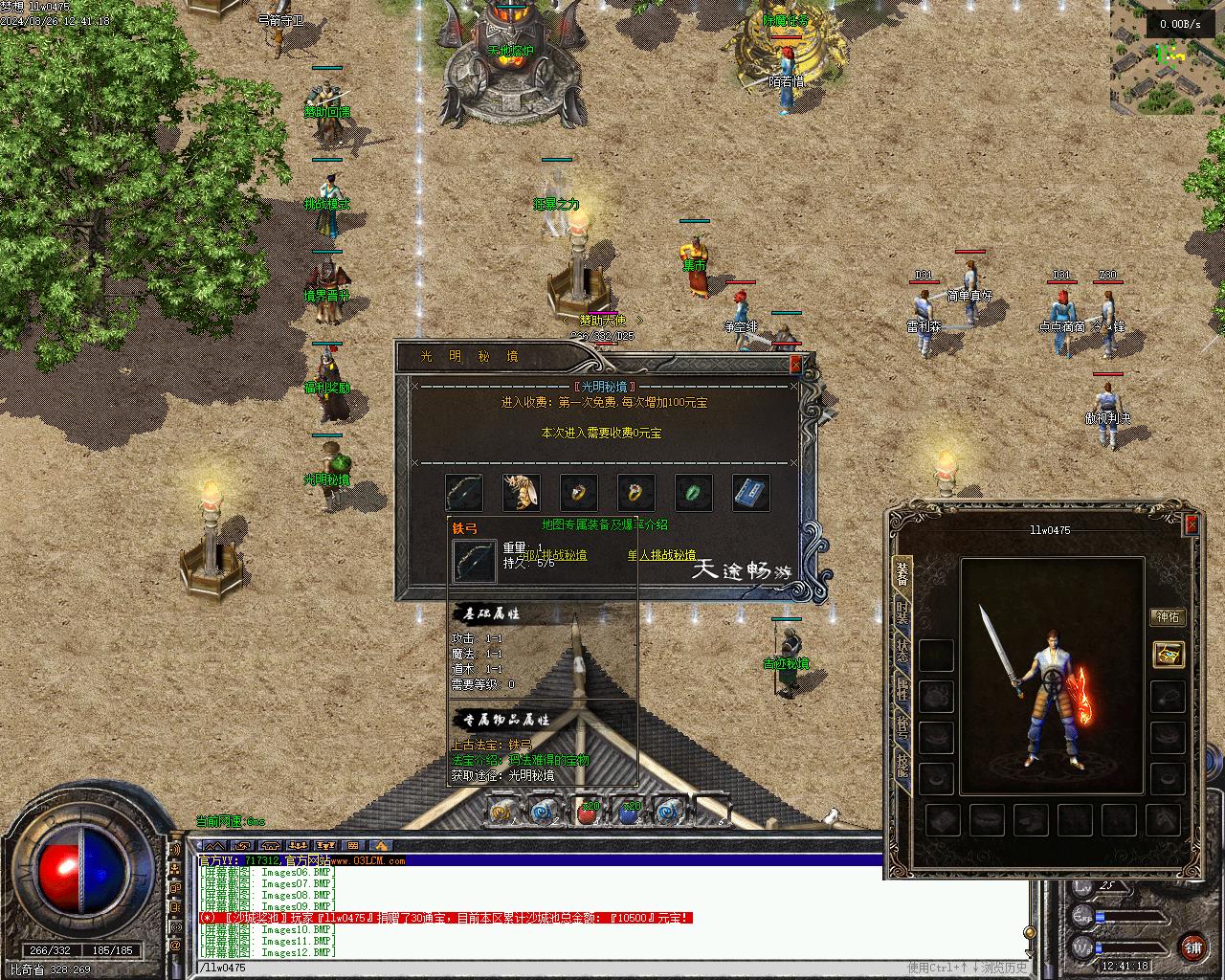Open the round 铺 shop button
This screenshot has width=1225, height=980.
(1192, 947)
